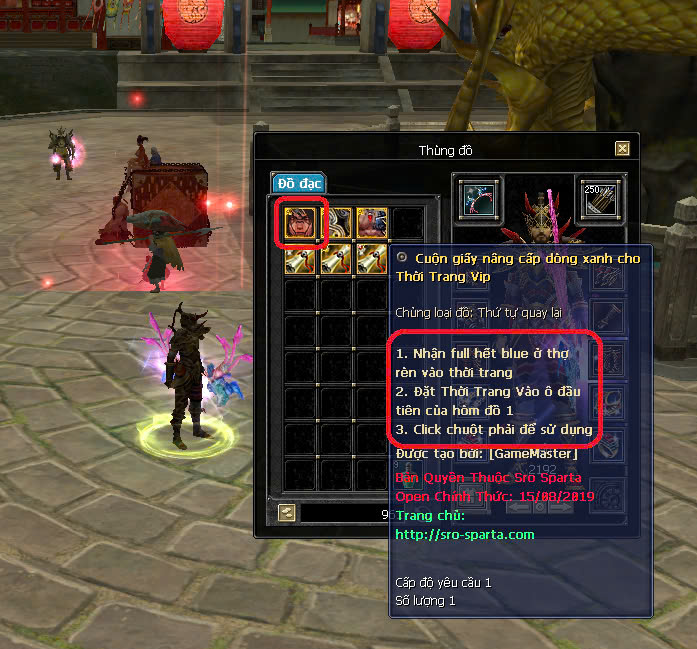The width and height of the screenshot is (697, 649).
Task: Select the arrow quiver slot showing 250
Action: click(x=600, y=198)
